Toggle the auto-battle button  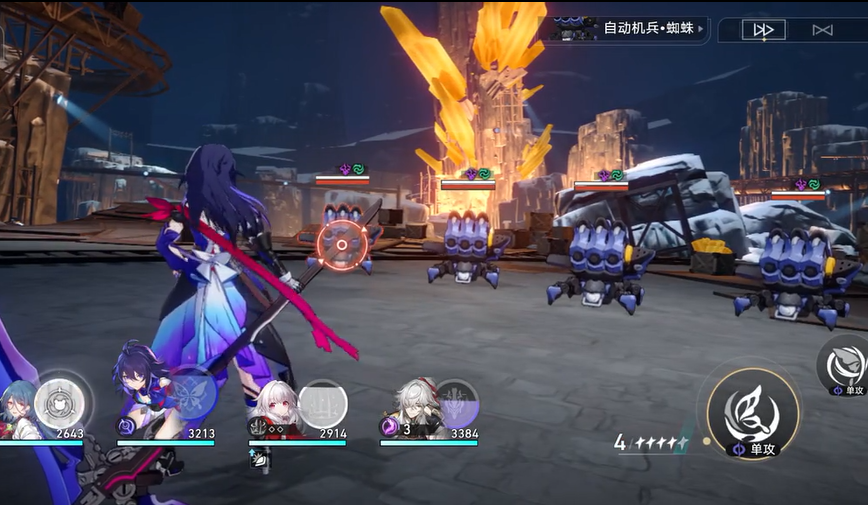[822, 30]
